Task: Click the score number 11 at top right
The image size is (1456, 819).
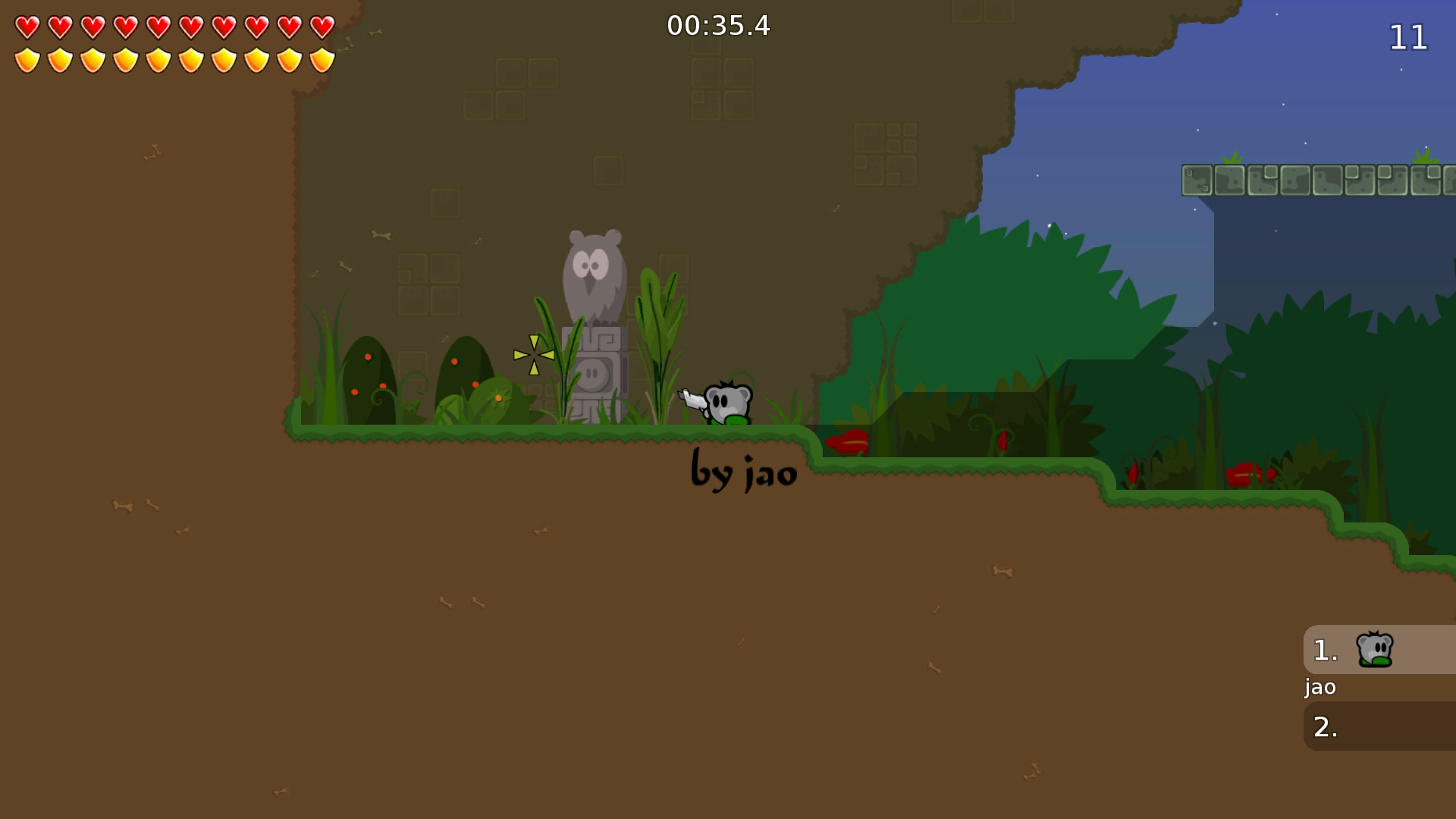Action: pyautogui.click(x=1409, y=37)
